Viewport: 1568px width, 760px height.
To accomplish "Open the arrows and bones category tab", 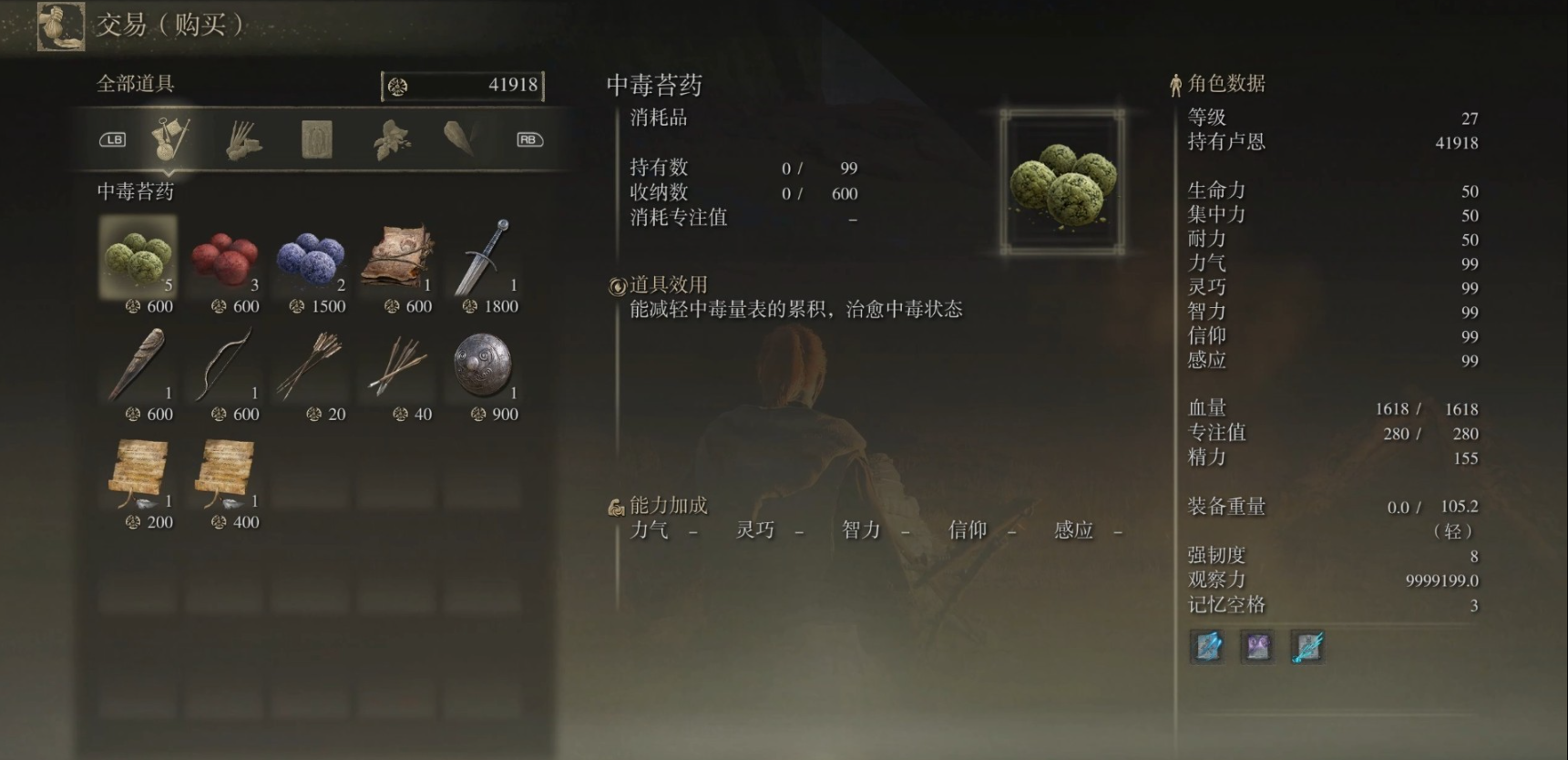I will pyautogui.click(x=243, y=139).
